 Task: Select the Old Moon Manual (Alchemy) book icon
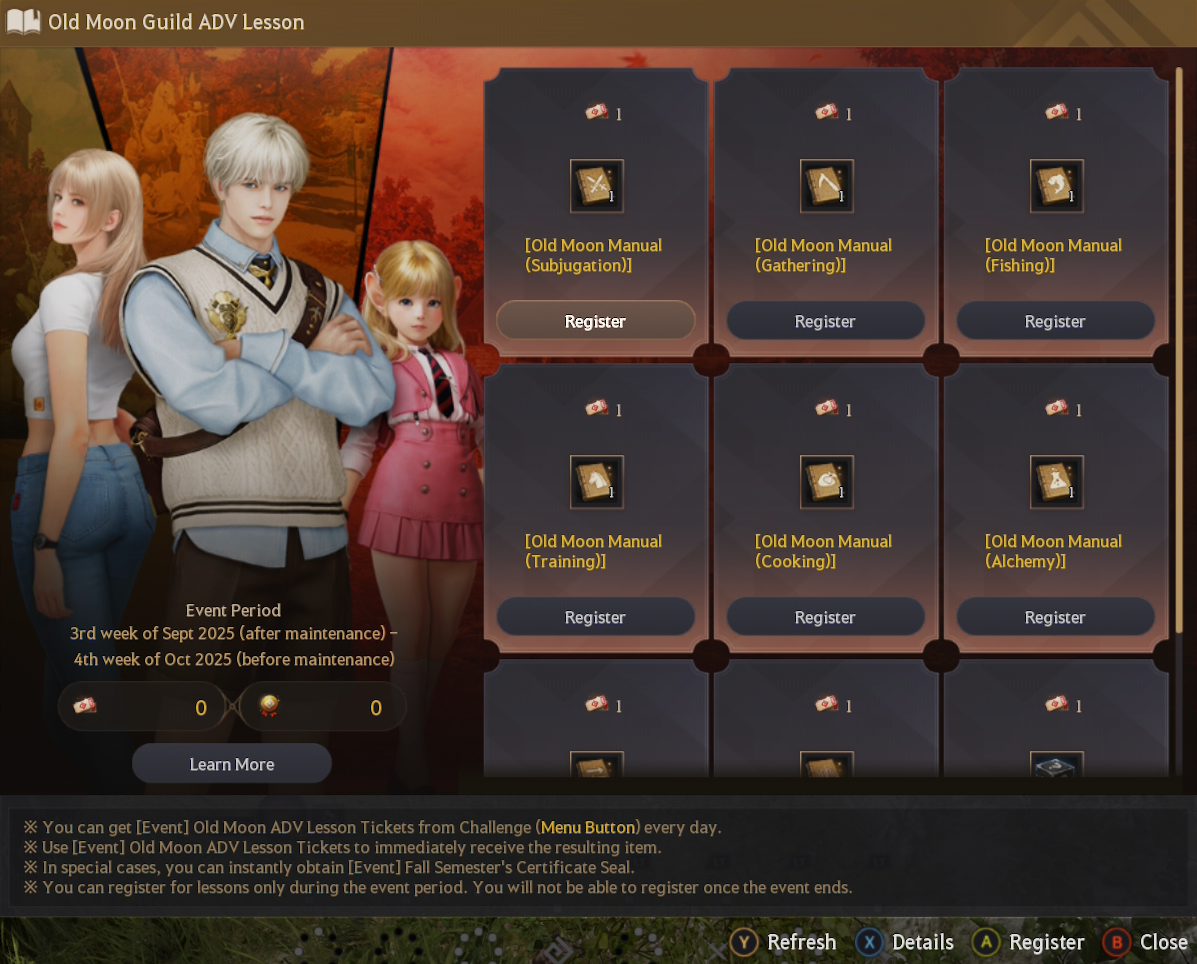coord(1057,482)
